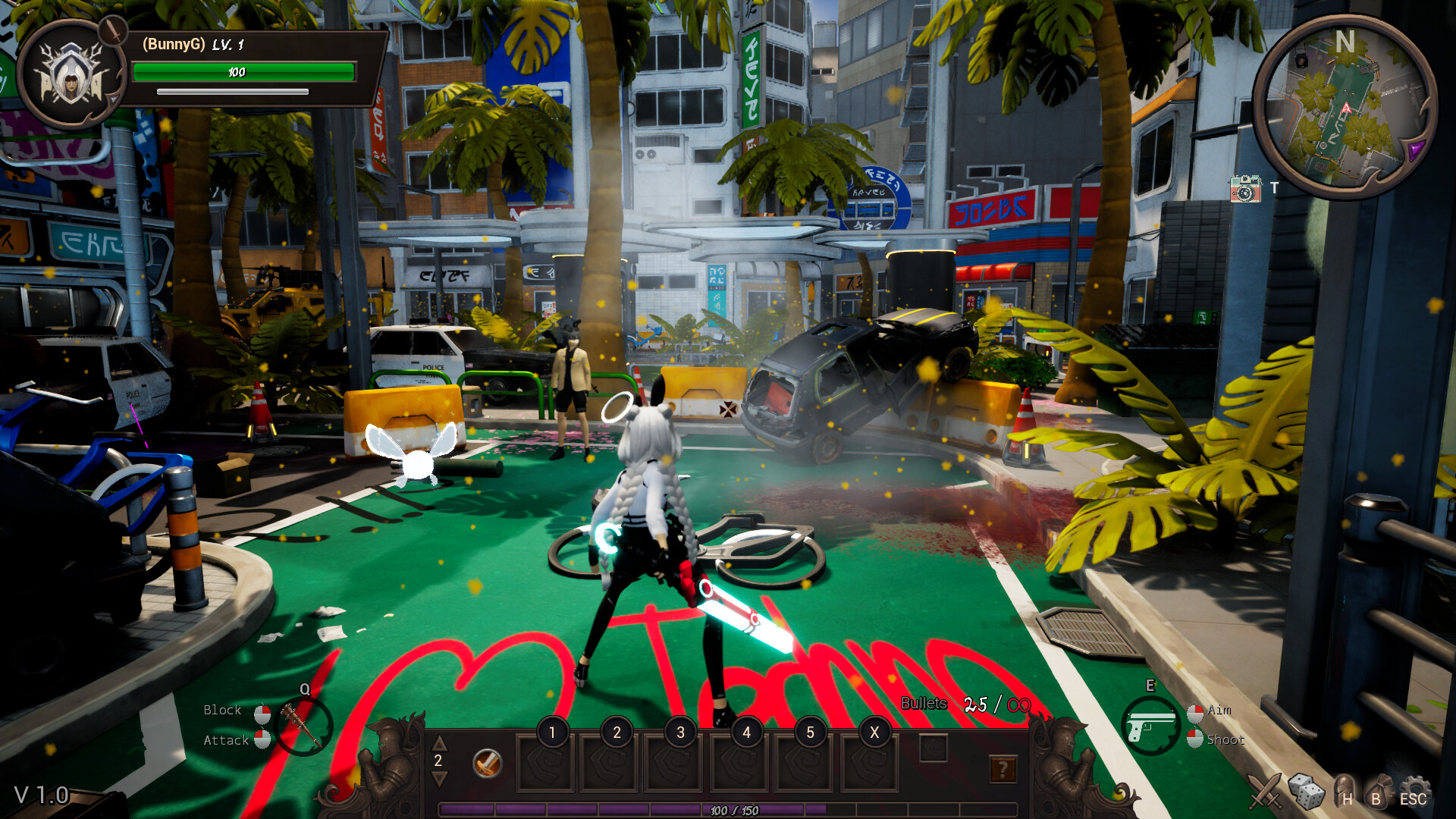Open the camera photo mode
Viewport: 1456px width, 819px height.
(1244, 189)
